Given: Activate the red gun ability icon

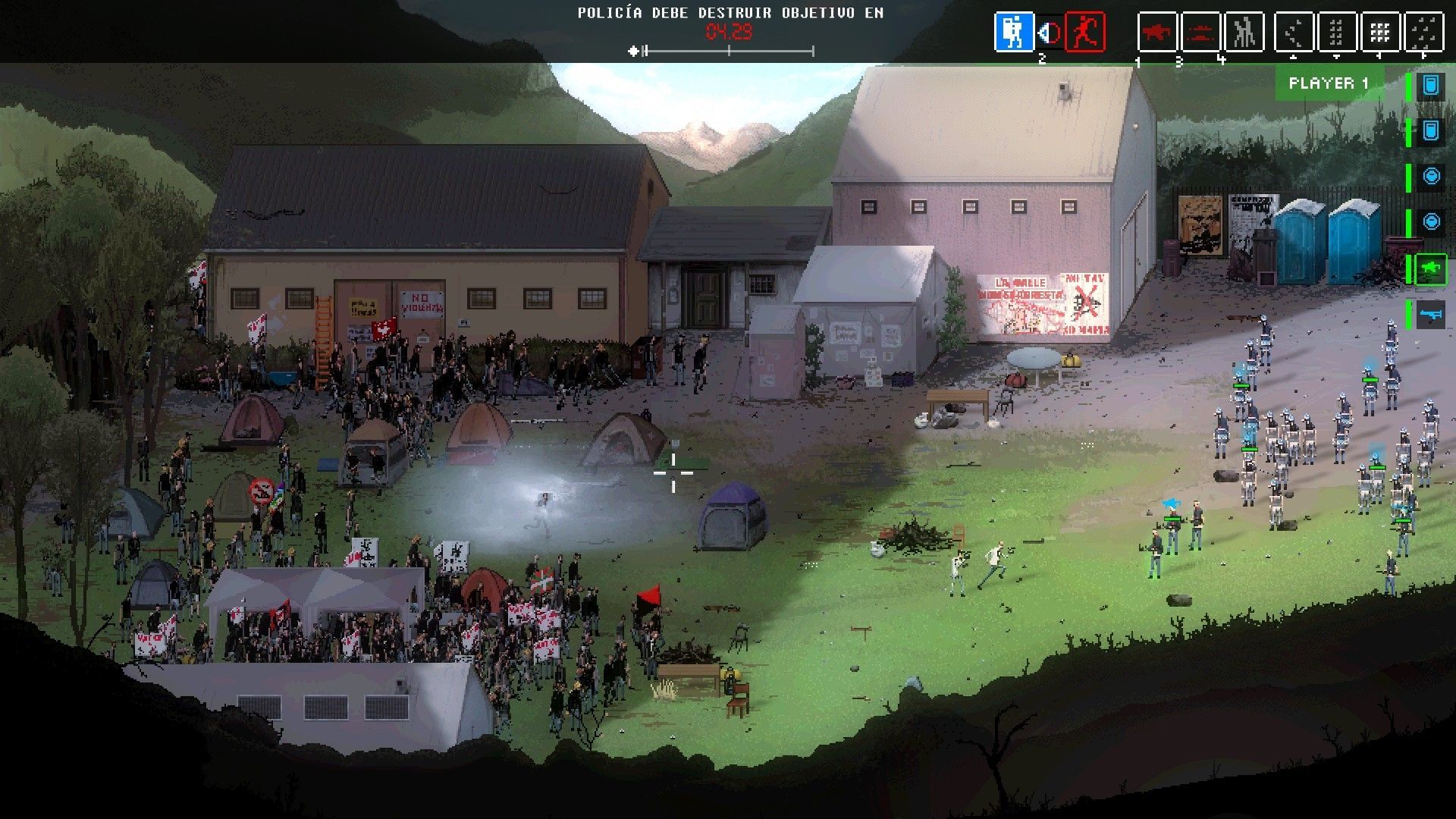Looking at the screenshot, I should coord(1157,33).
